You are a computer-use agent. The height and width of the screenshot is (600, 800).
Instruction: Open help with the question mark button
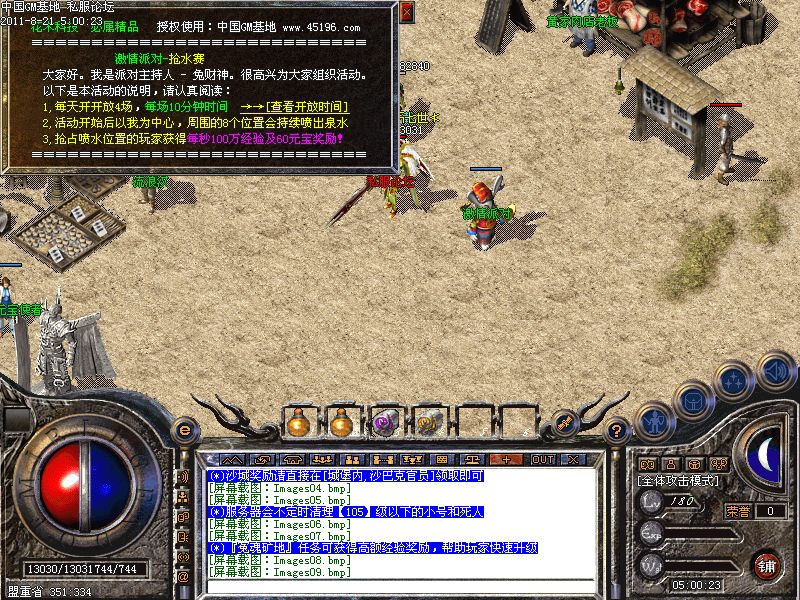tap(617, 430)
